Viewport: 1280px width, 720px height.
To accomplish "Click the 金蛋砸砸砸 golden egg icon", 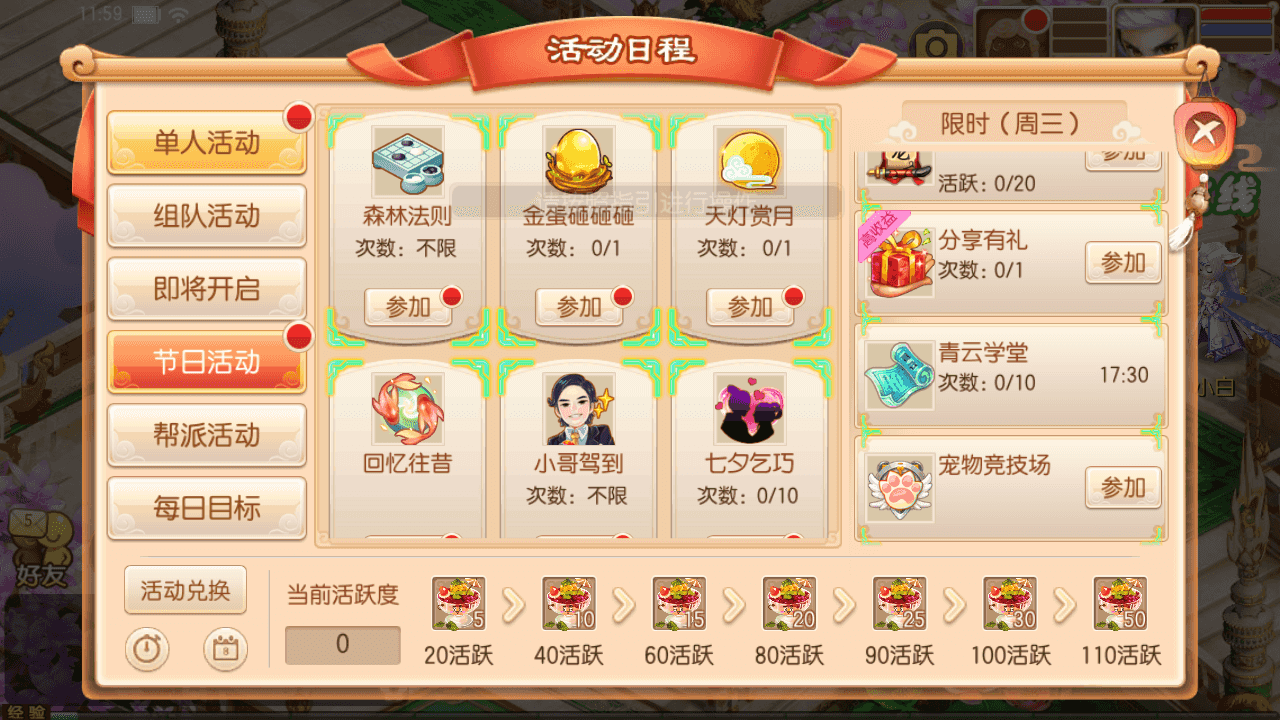I will 578,160.
